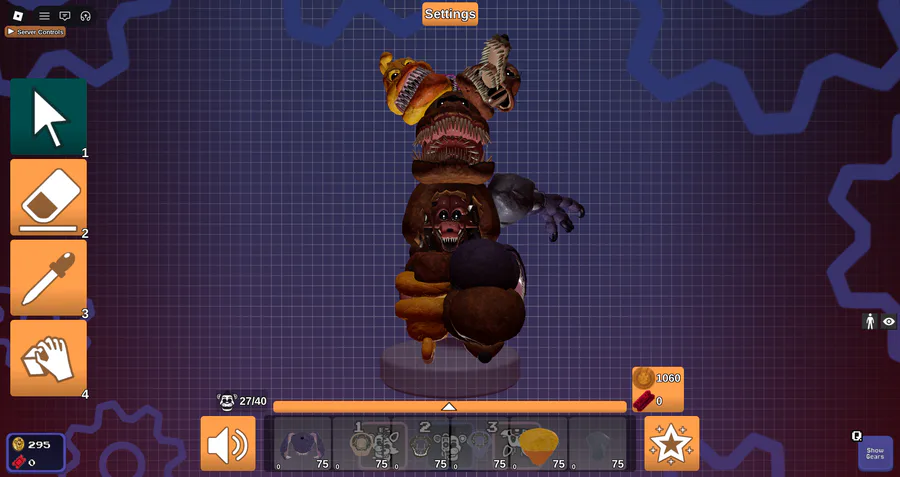Click the Show Gears button
Viewport: 900px width, 477px height.
coord(875,452)
